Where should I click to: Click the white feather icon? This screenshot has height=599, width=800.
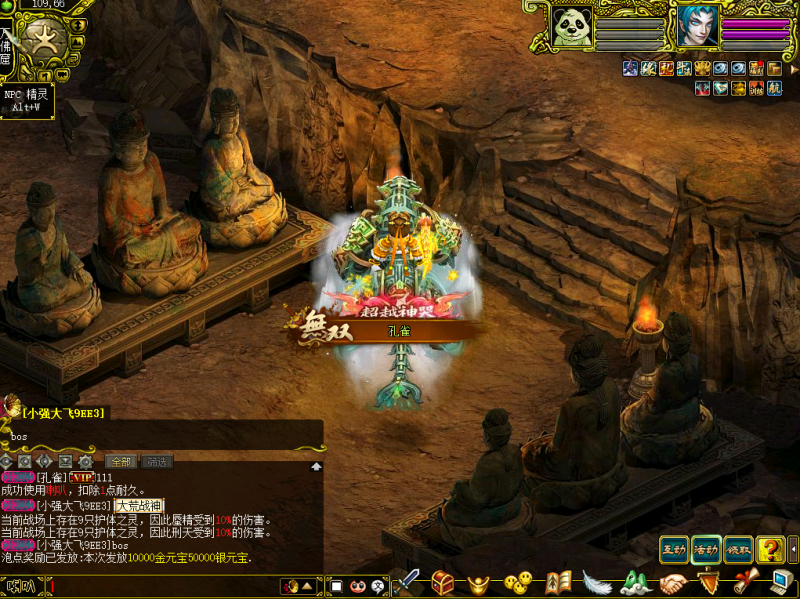(x=596, y=582)
